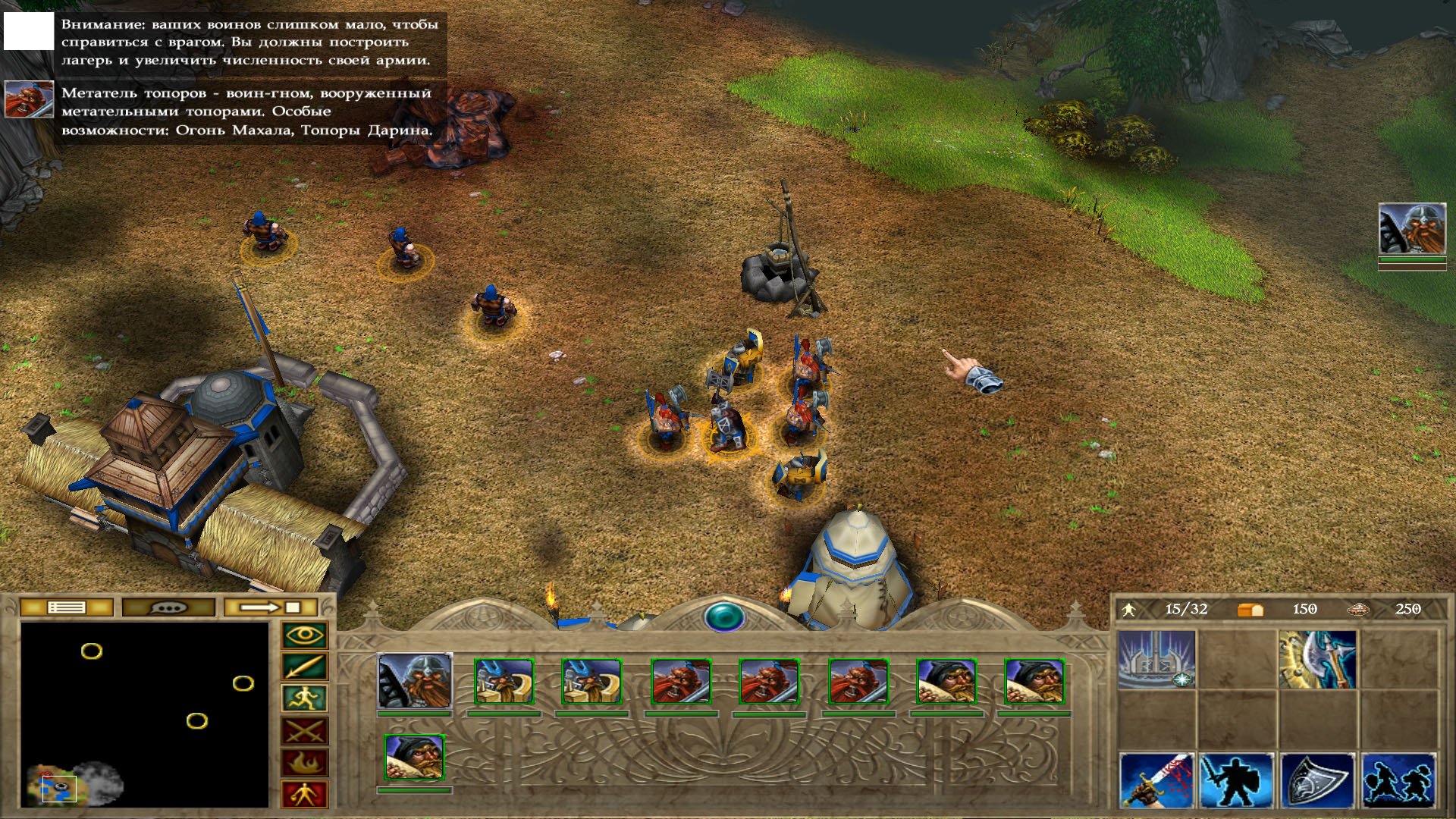Click the two marching warriors command
Screen dimensions: 1456x819
pyautogui.click(x=1398, y=780)
